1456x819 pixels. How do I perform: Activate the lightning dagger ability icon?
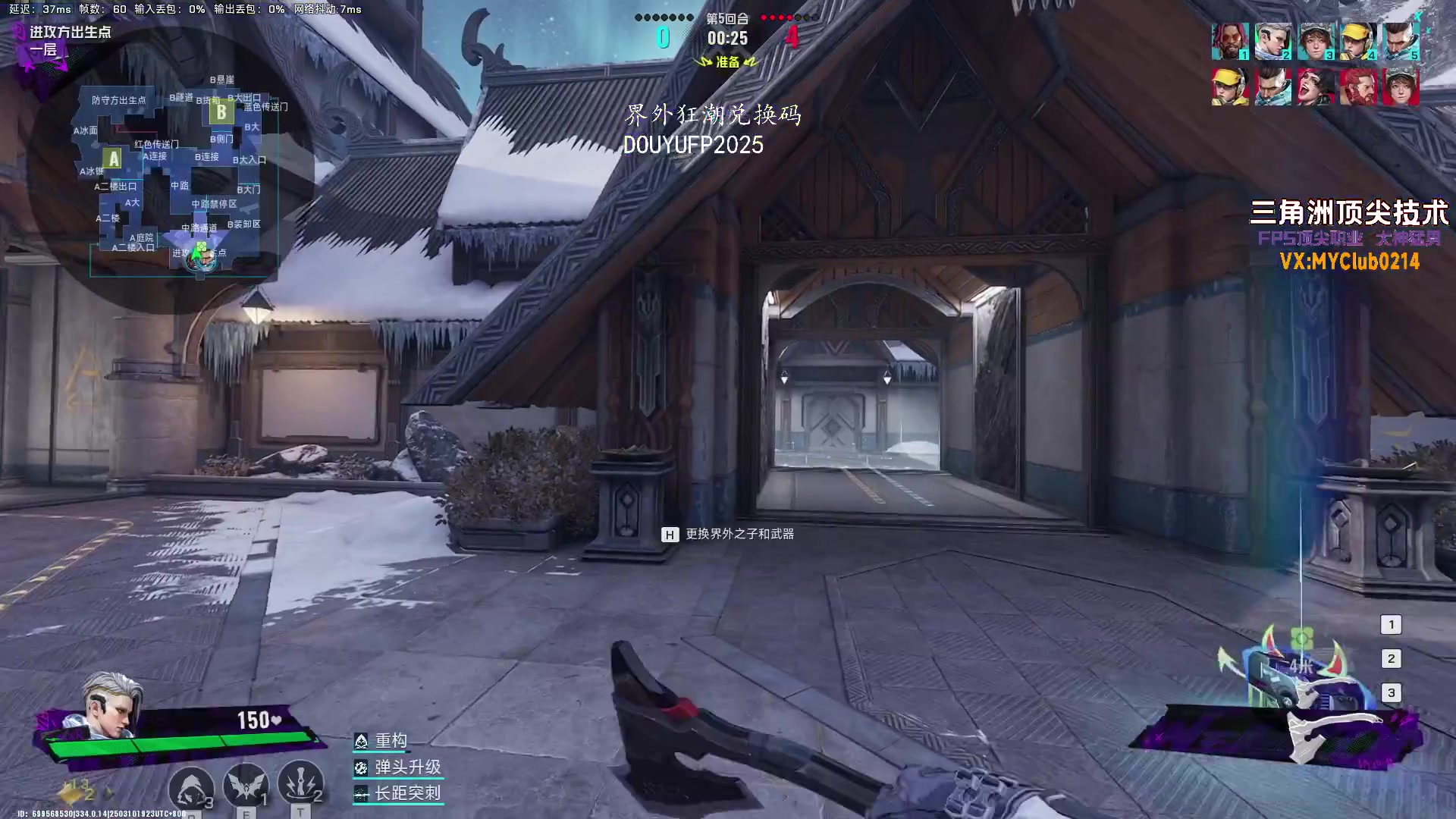coord(300,783)
